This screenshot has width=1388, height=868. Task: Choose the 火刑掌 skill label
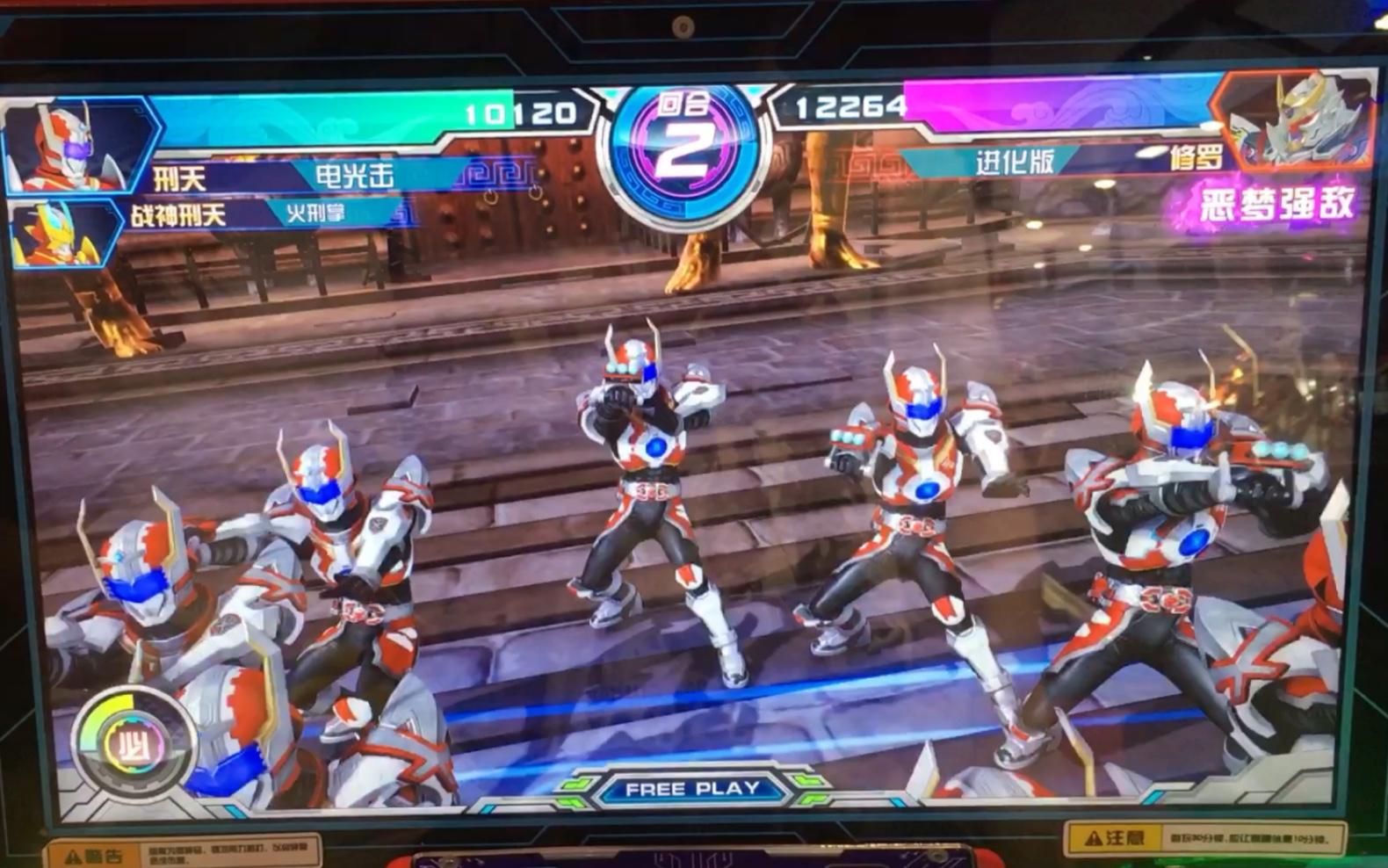[x=314, y=213]
